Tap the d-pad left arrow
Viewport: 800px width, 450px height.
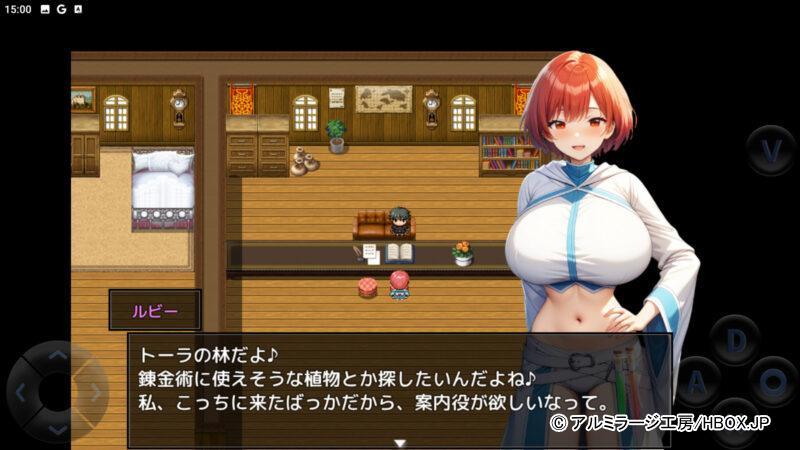(22, 391)
